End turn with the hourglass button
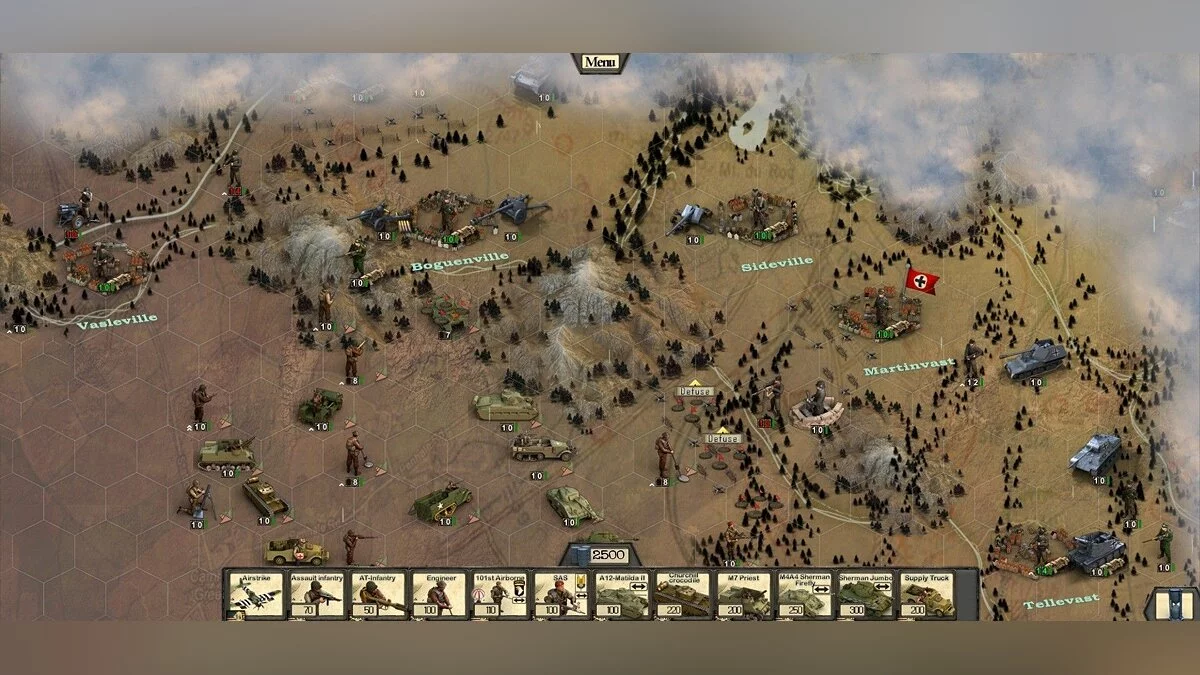 click(x=1173, y=604)
